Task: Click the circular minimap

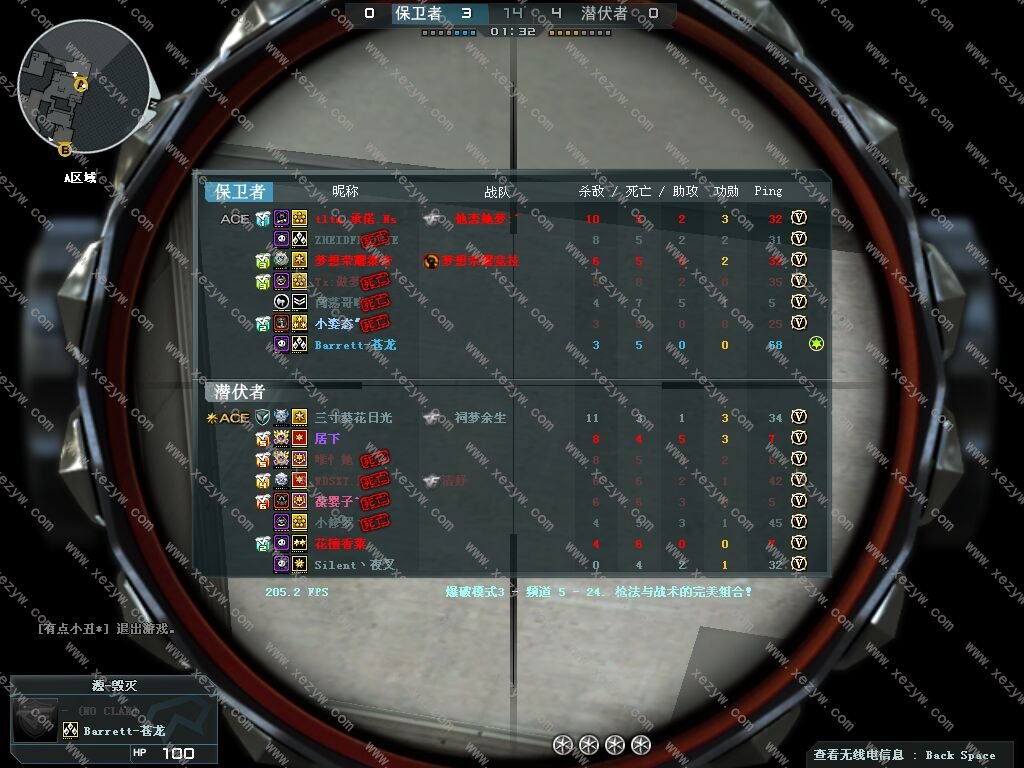Action: (x=85, y=88)
